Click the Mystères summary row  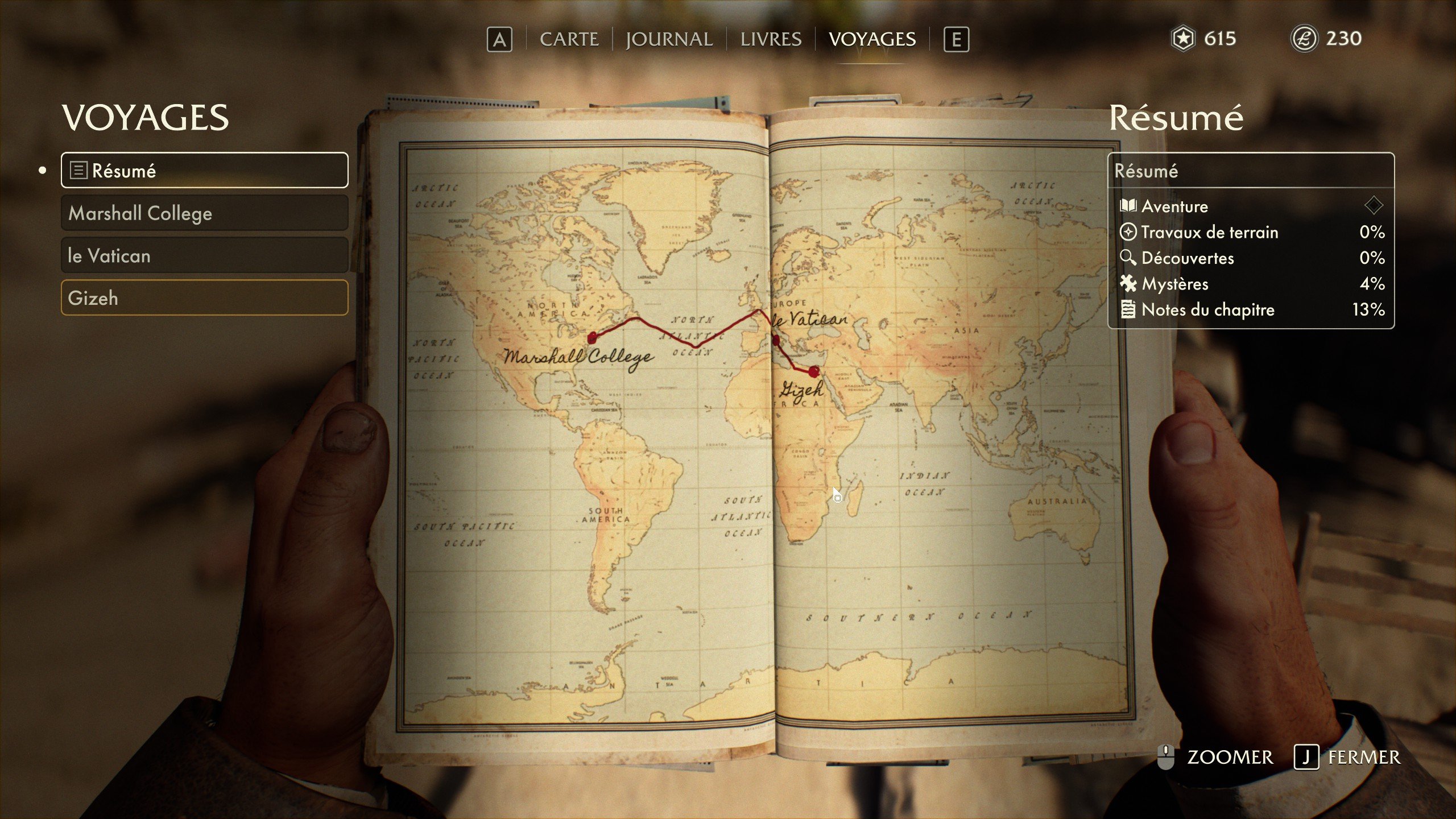point(1251,284)
